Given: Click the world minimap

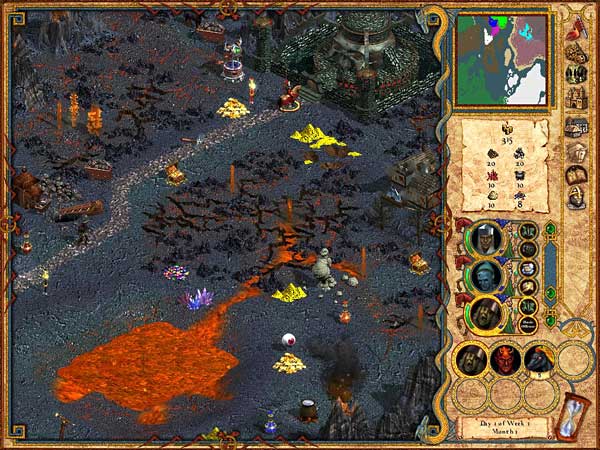Looking at the screenshot, I should pyautogui.click(x=502, y=58).
